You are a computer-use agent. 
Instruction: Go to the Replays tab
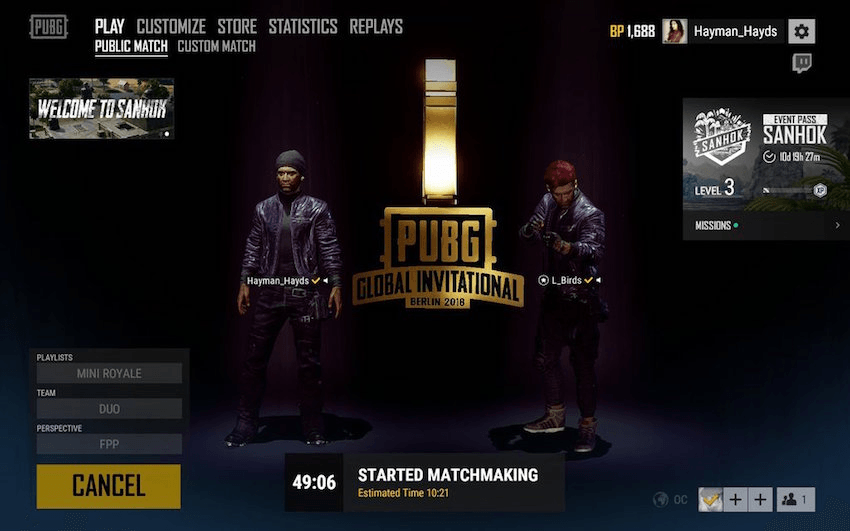[376, 27]
